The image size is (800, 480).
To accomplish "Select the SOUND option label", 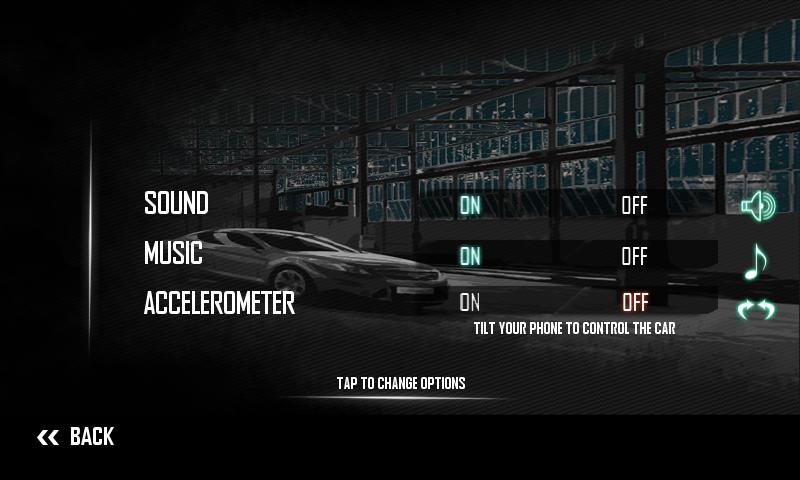I will point(176,204).
